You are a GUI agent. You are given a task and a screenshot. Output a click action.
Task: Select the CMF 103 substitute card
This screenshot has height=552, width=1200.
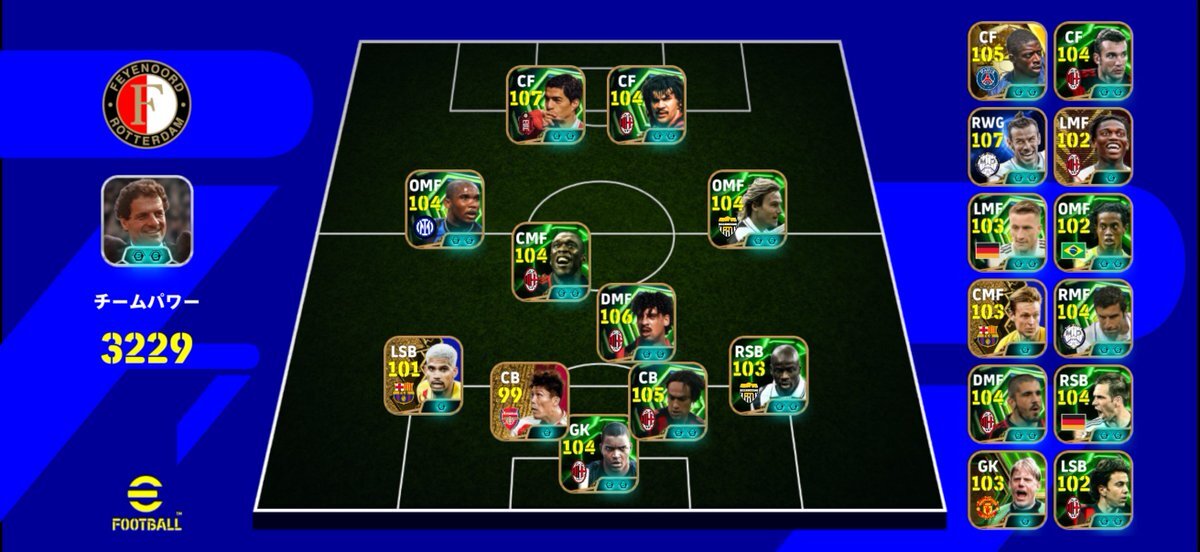click(1007, 319)
